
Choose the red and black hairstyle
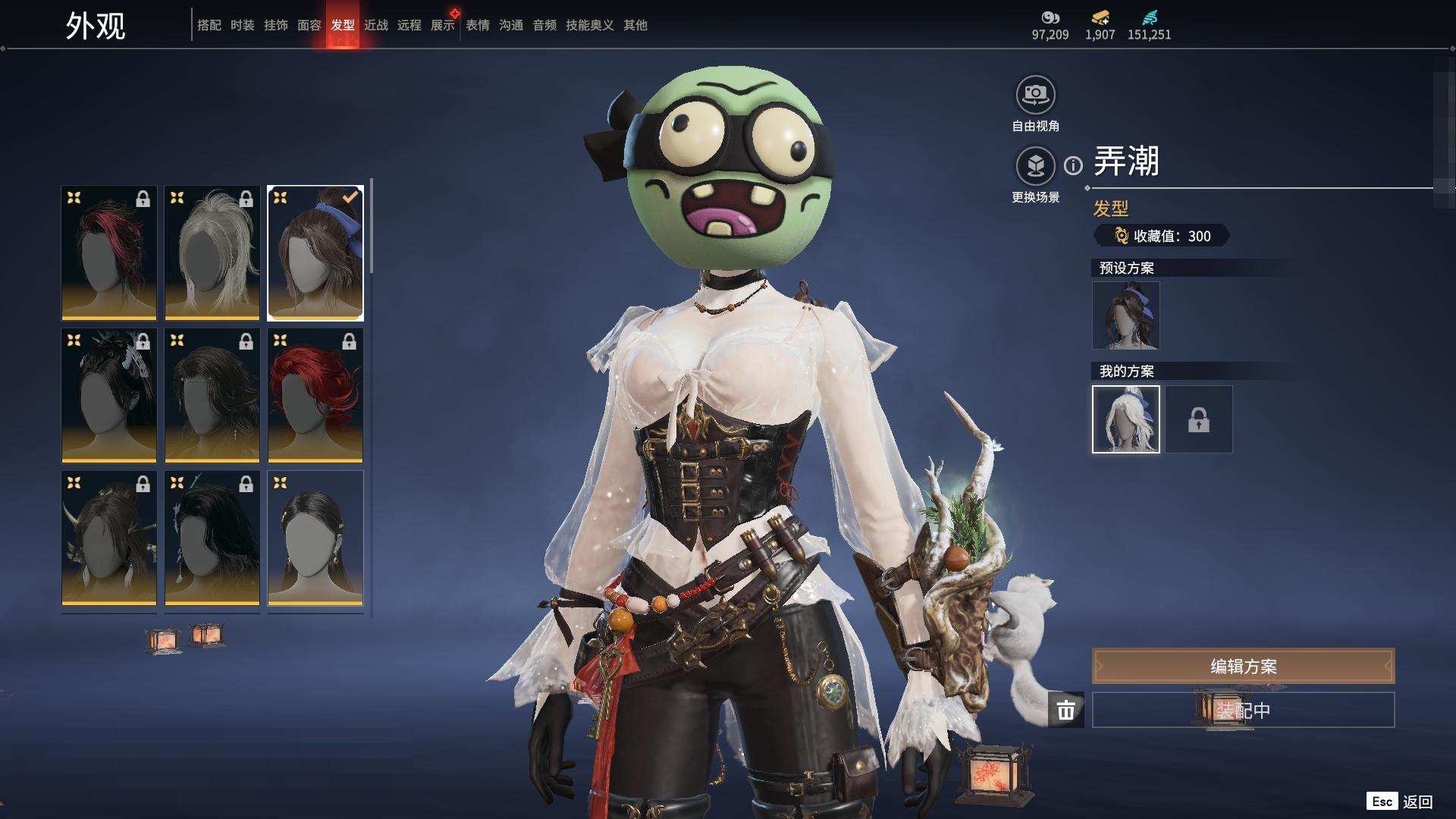click(109, 253)
